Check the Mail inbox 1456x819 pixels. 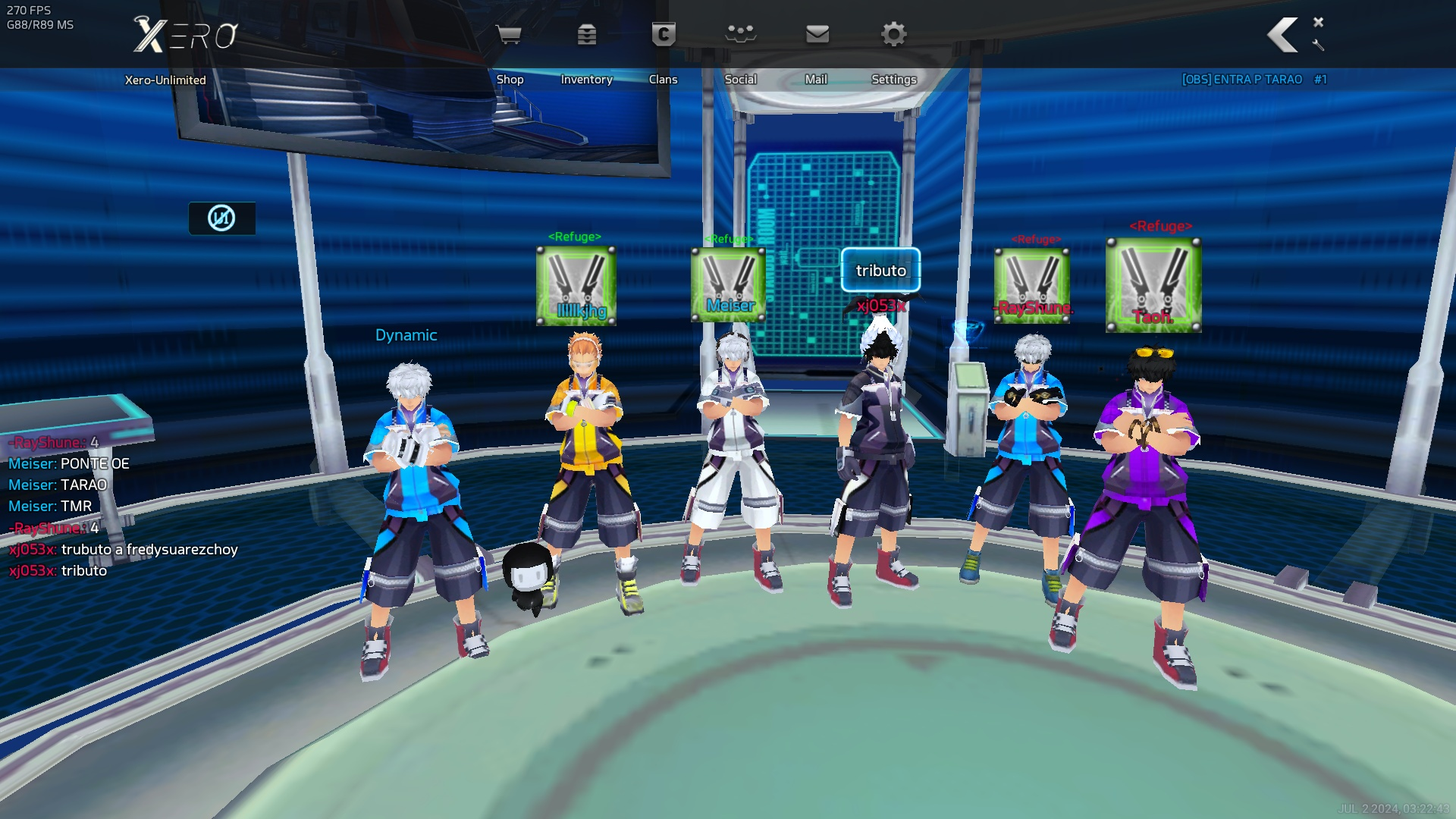click(817, 36)
